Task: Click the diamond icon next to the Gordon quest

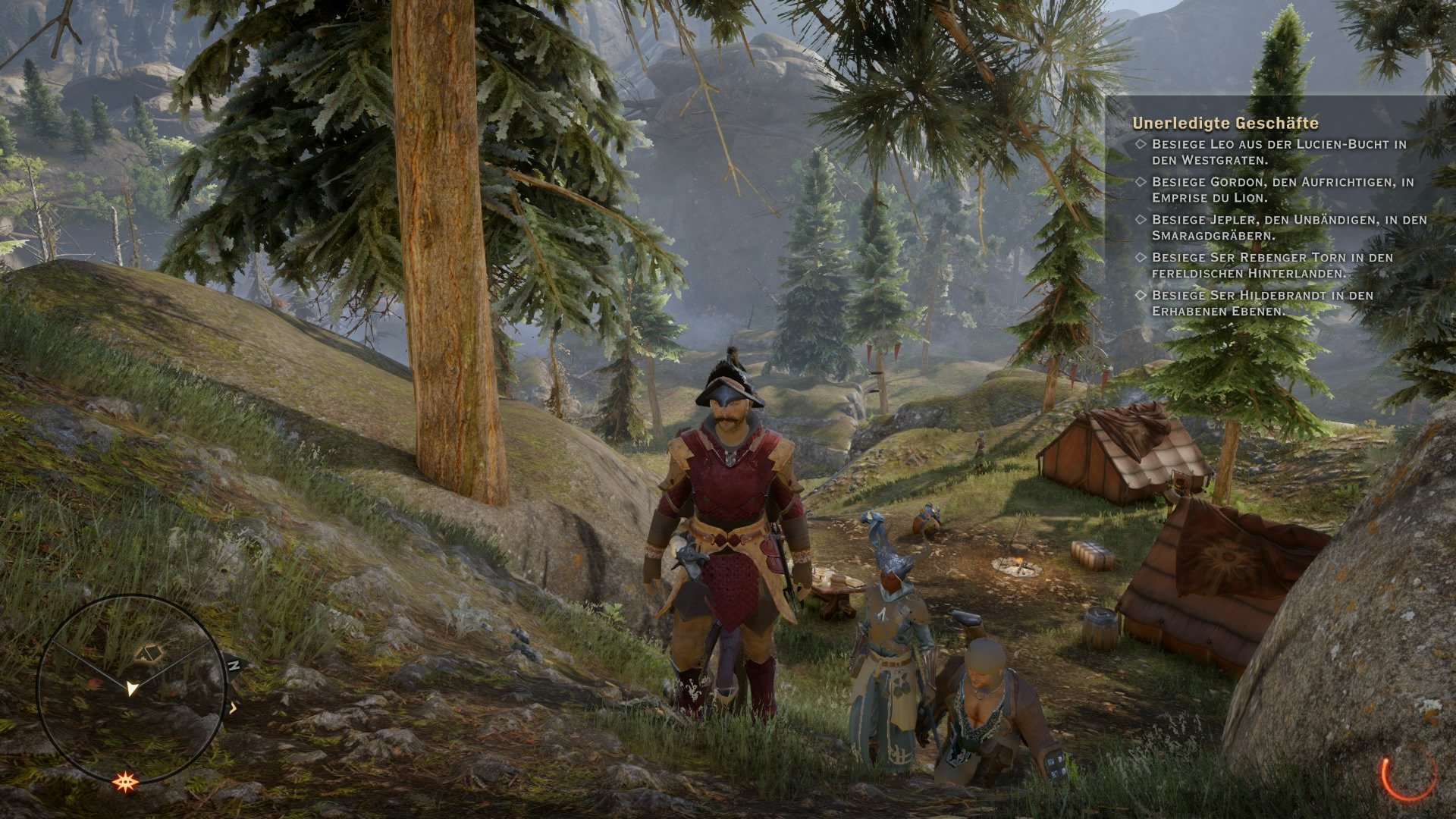Action: (x=1141, y=182)
